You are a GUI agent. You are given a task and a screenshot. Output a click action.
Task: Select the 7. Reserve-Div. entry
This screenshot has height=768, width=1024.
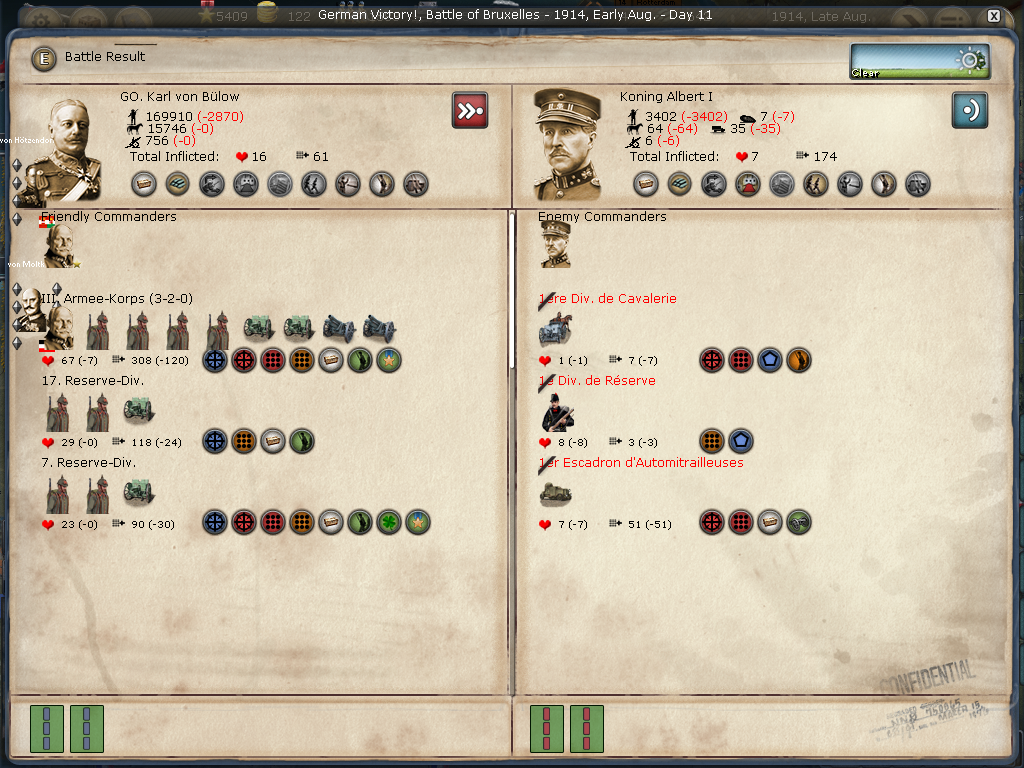click(x=89, y=463)
